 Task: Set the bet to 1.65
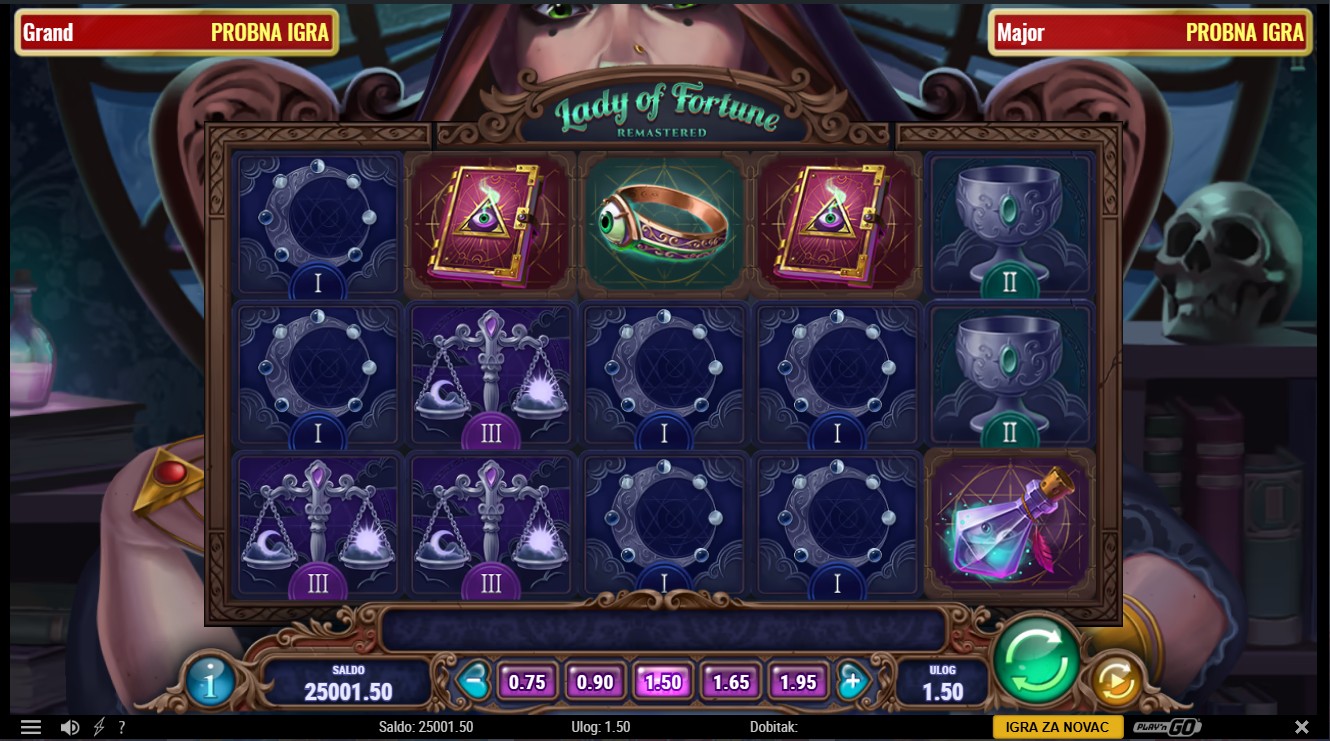[731, 682]
